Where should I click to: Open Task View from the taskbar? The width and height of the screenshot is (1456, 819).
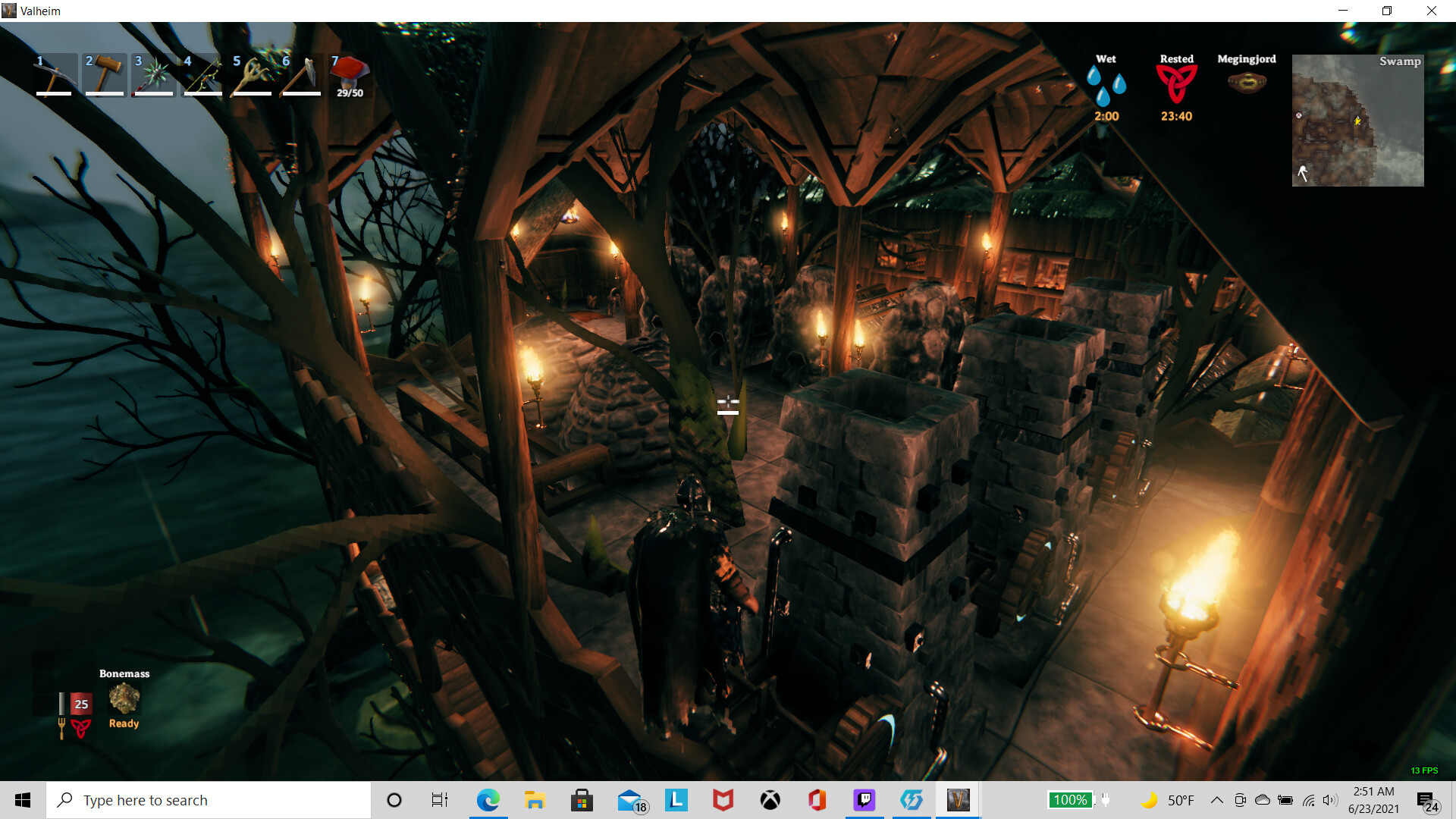point(438,799)
